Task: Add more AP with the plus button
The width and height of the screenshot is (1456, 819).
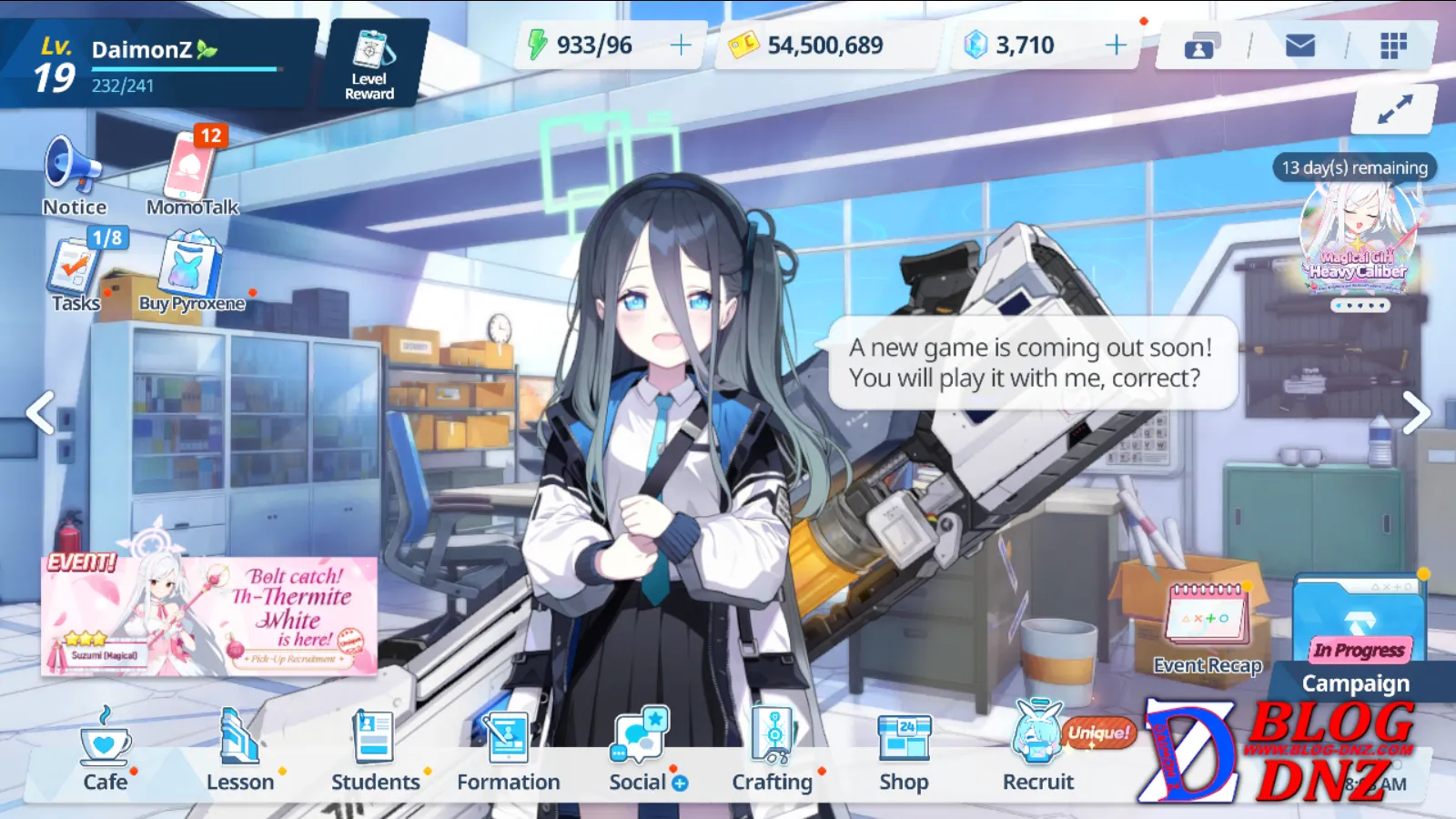Action: pos(681,45)
